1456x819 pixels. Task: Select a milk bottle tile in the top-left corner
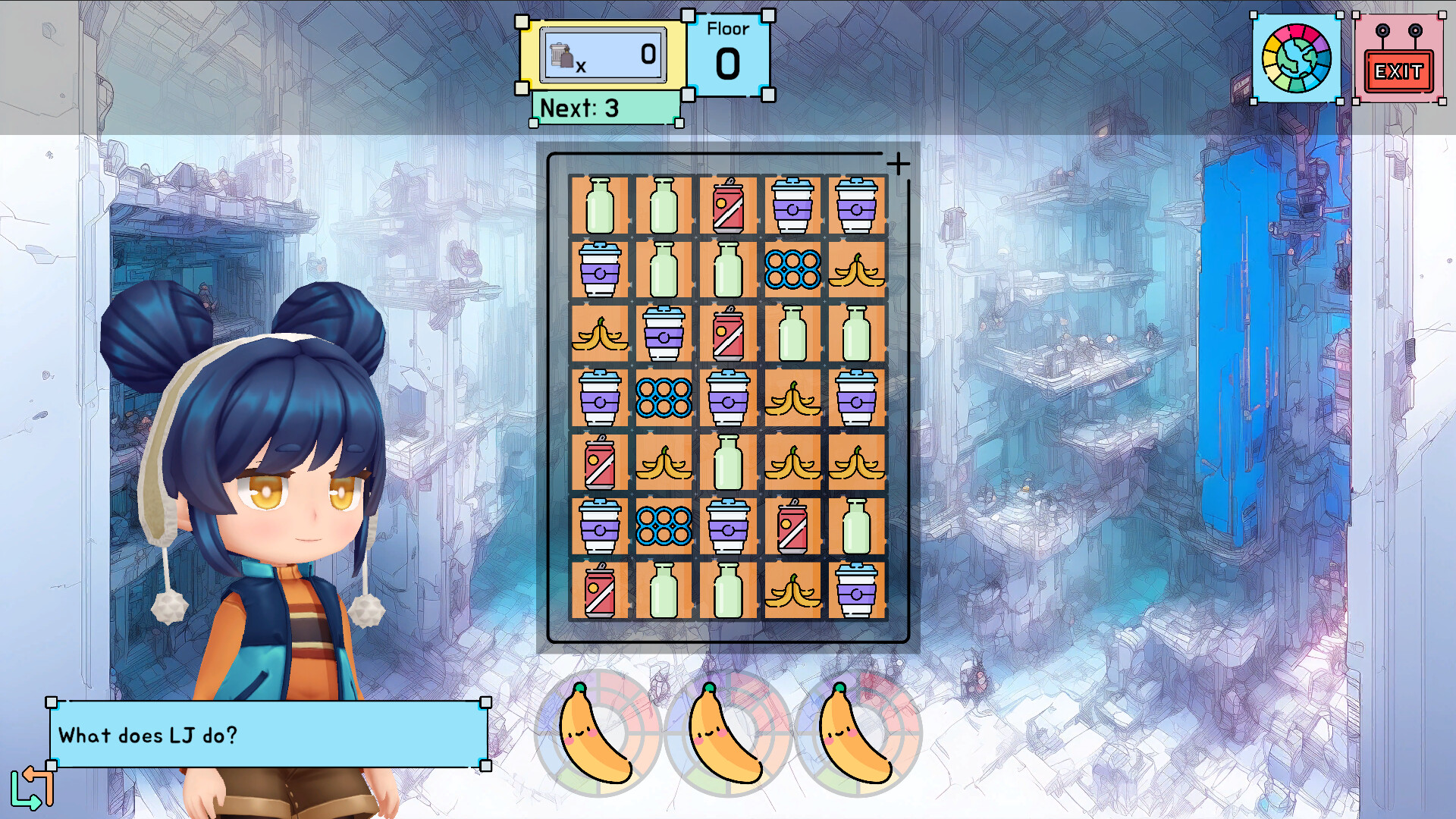(x=599, y=203)
